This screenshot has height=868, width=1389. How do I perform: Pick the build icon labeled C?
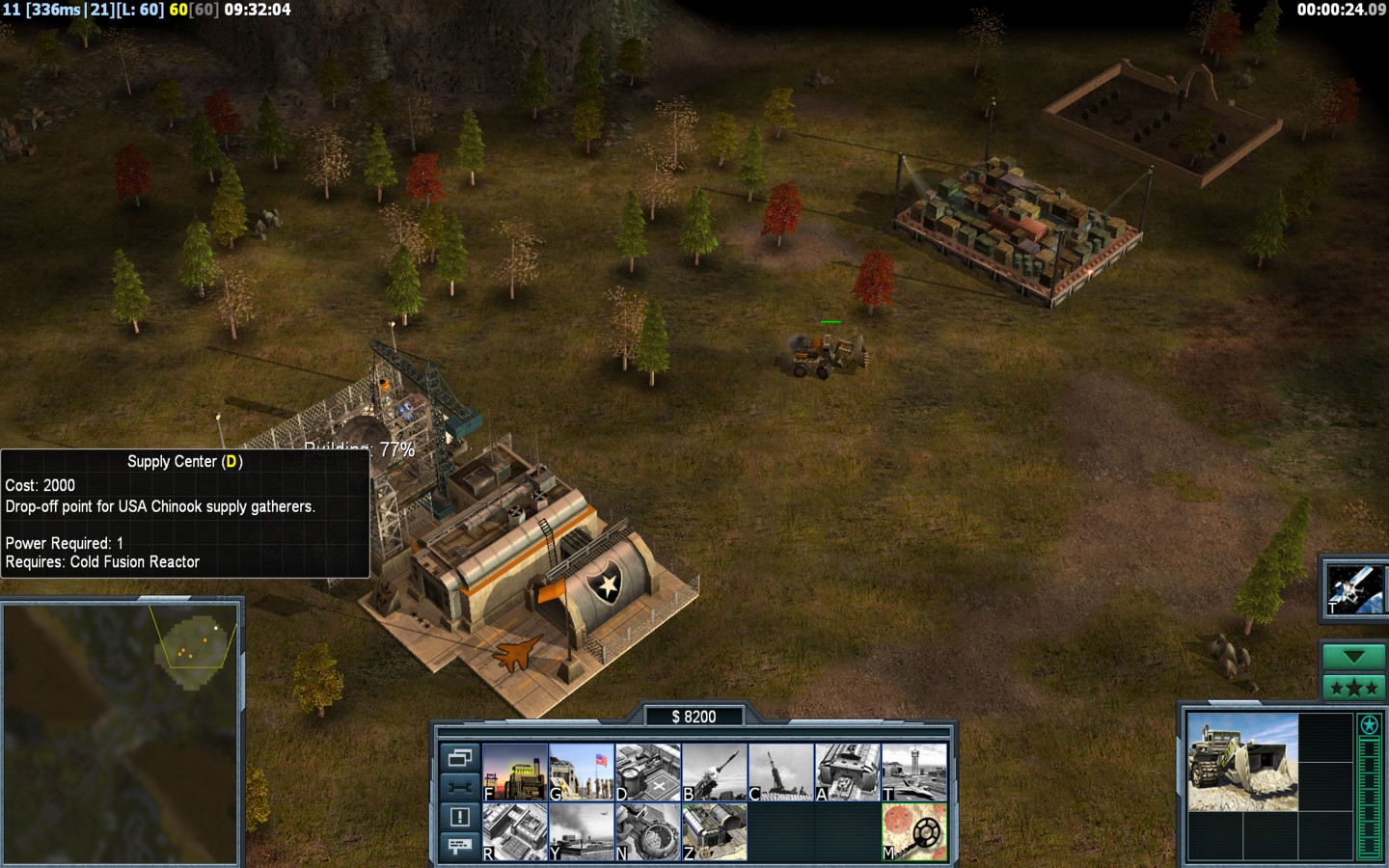point(780,772)
